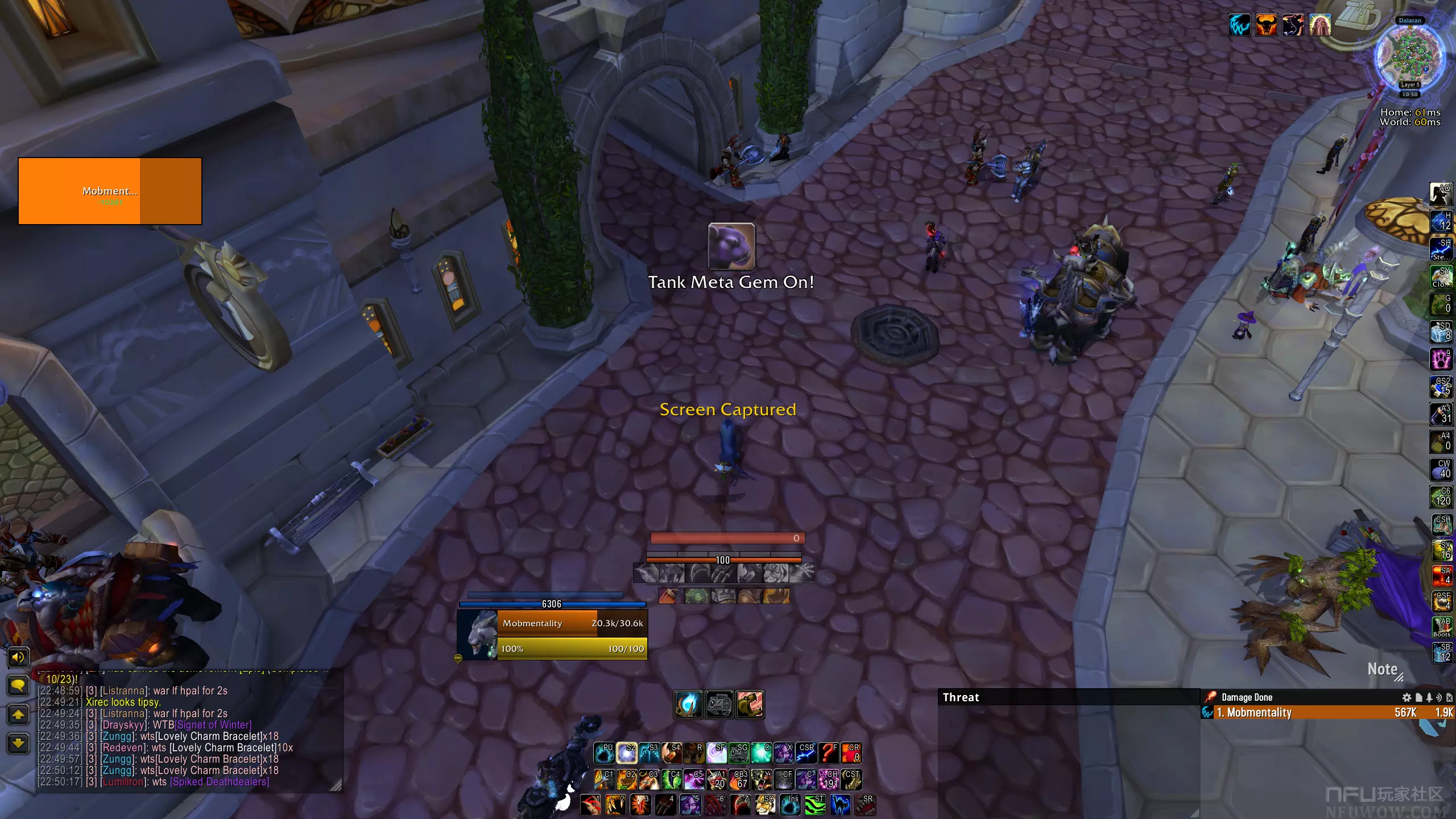Open the Note panel label

pos(1382,669)
